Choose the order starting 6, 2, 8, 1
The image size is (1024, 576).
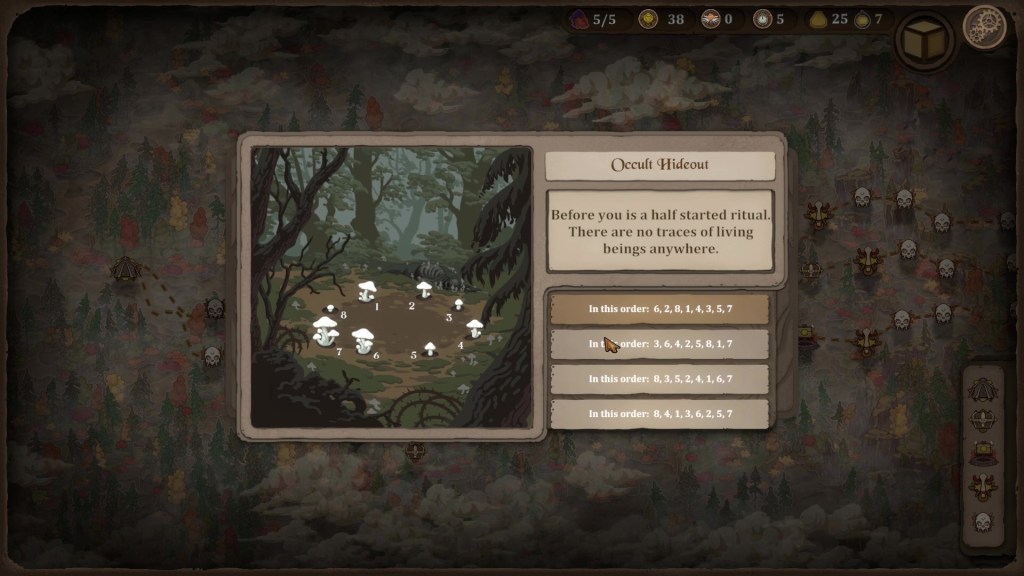tap(659, 309)
